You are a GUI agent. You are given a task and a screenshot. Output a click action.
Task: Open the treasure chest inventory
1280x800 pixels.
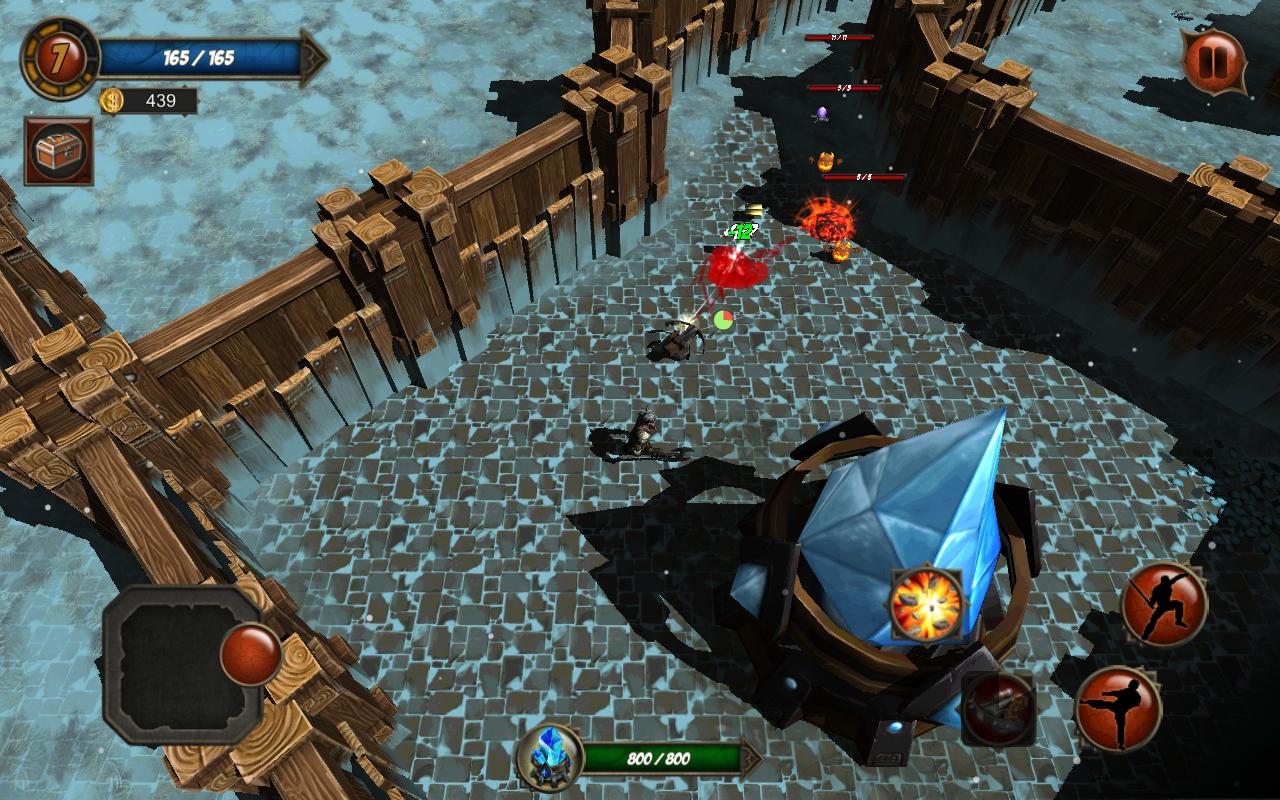click(x=59, y=152)
